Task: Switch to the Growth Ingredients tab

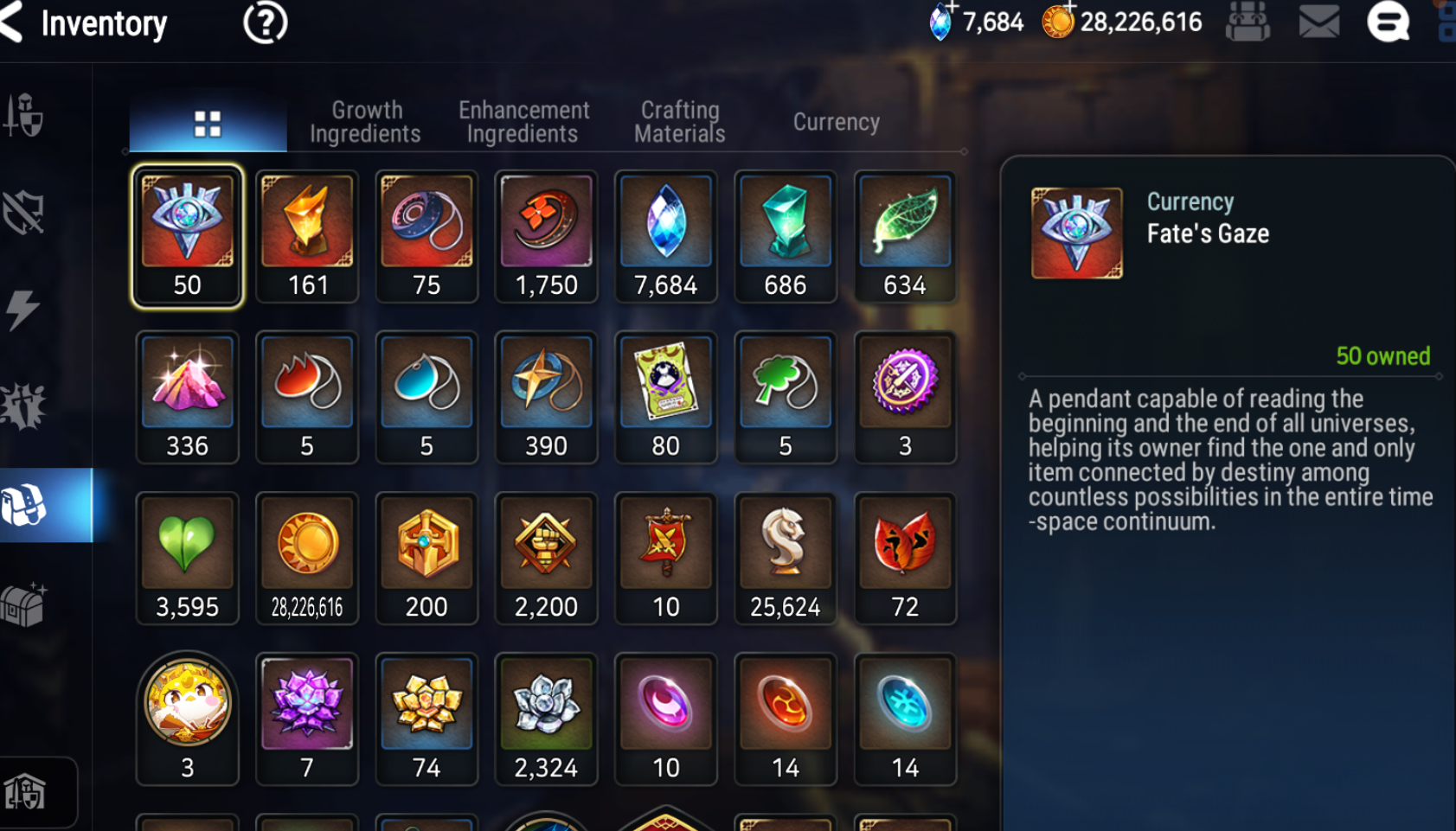Action: pos(365,122)
